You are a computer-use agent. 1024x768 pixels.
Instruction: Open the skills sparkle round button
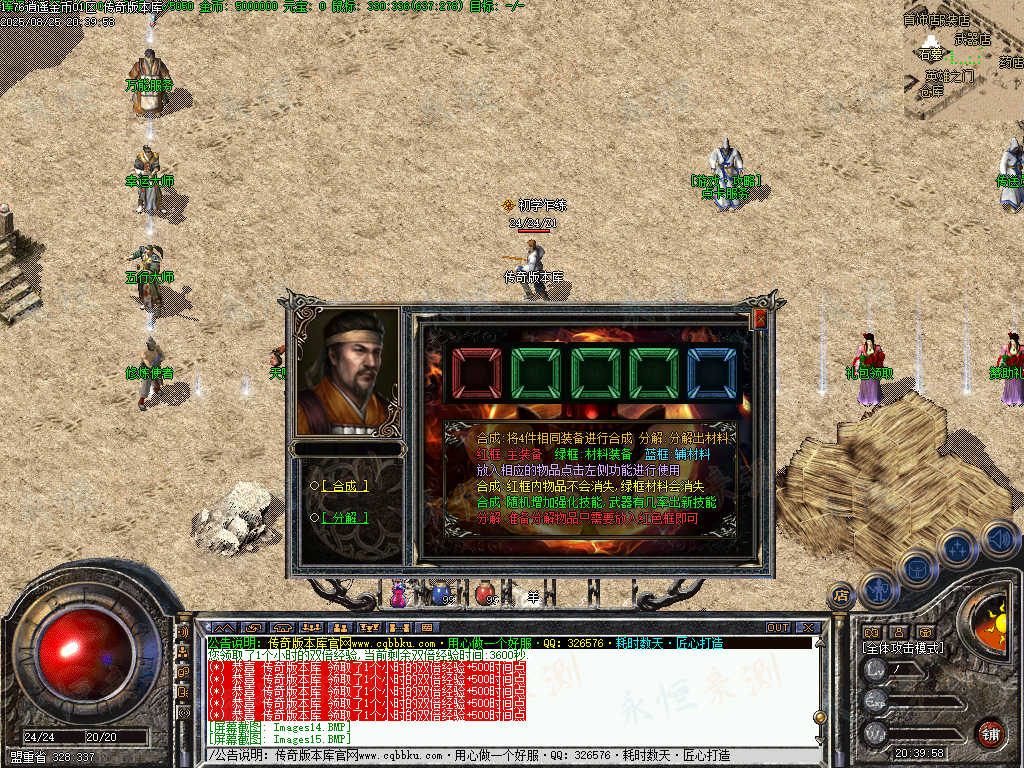point(958,548)
